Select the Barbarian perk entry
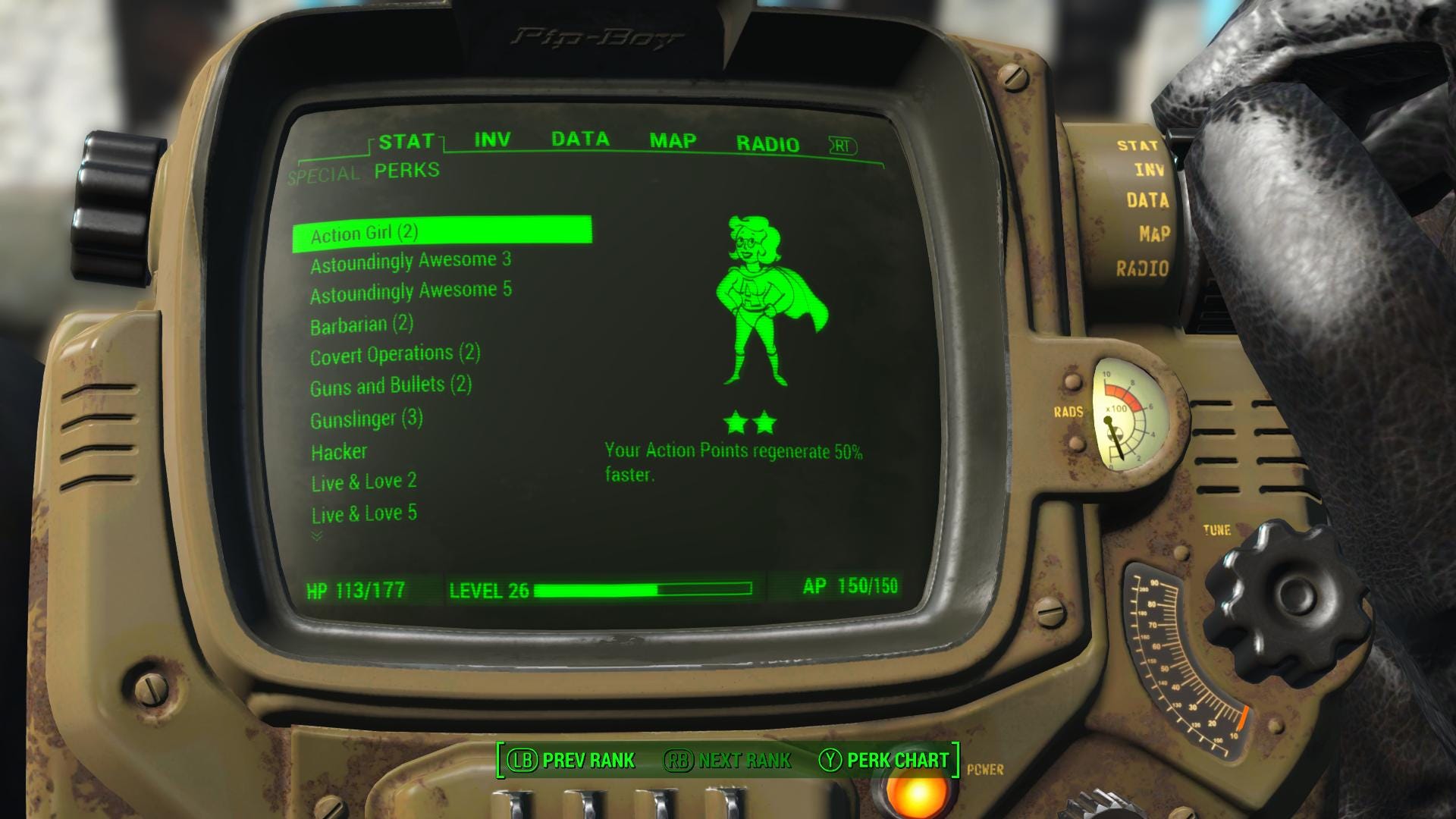This screenshot has width=1456, height=819. (x=362, y=325)
